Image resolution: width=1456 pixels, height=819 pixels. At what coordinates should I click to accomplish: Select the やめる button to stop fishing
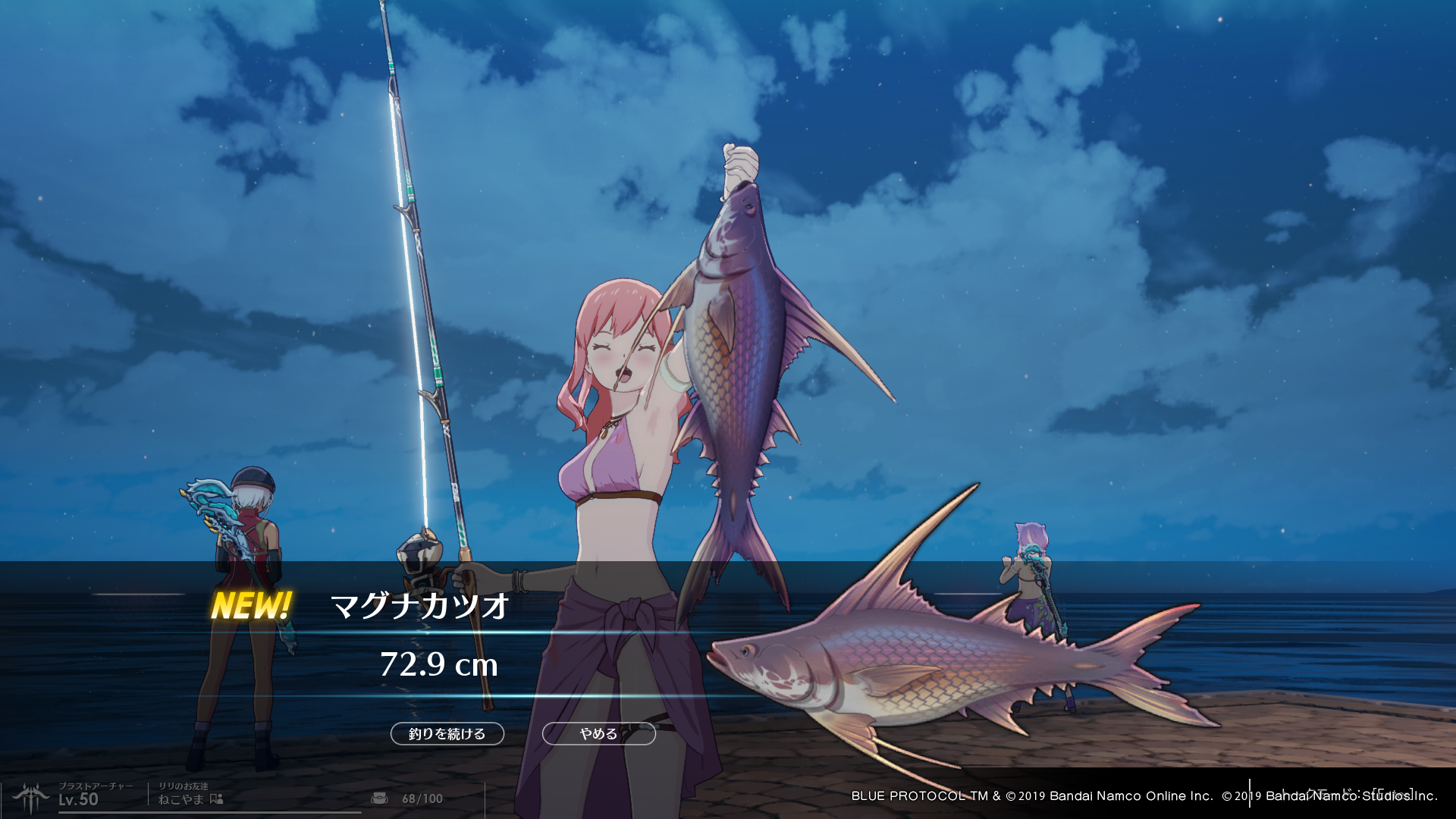pos(598,733)
